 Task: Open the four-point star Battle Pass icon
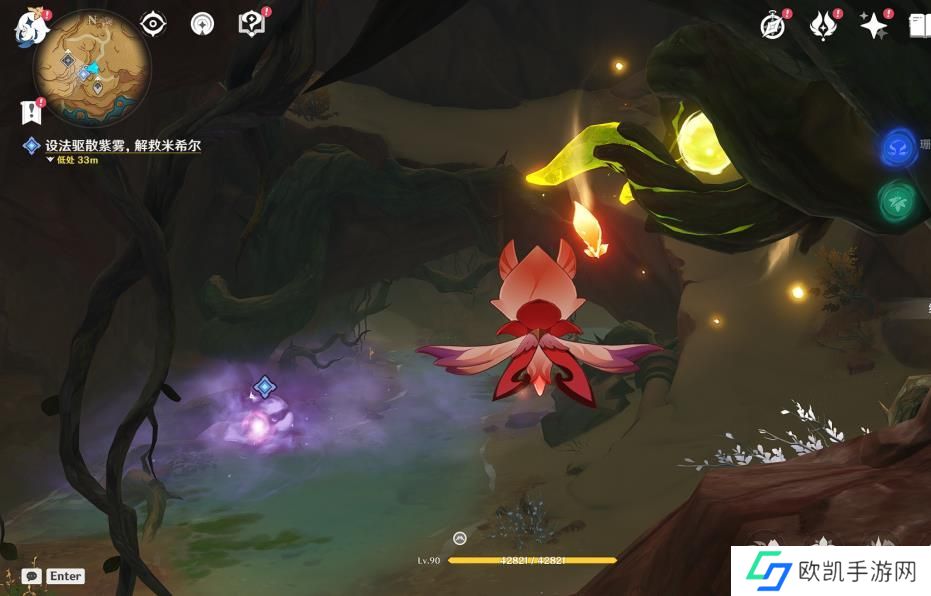click(x=872, y=27)
